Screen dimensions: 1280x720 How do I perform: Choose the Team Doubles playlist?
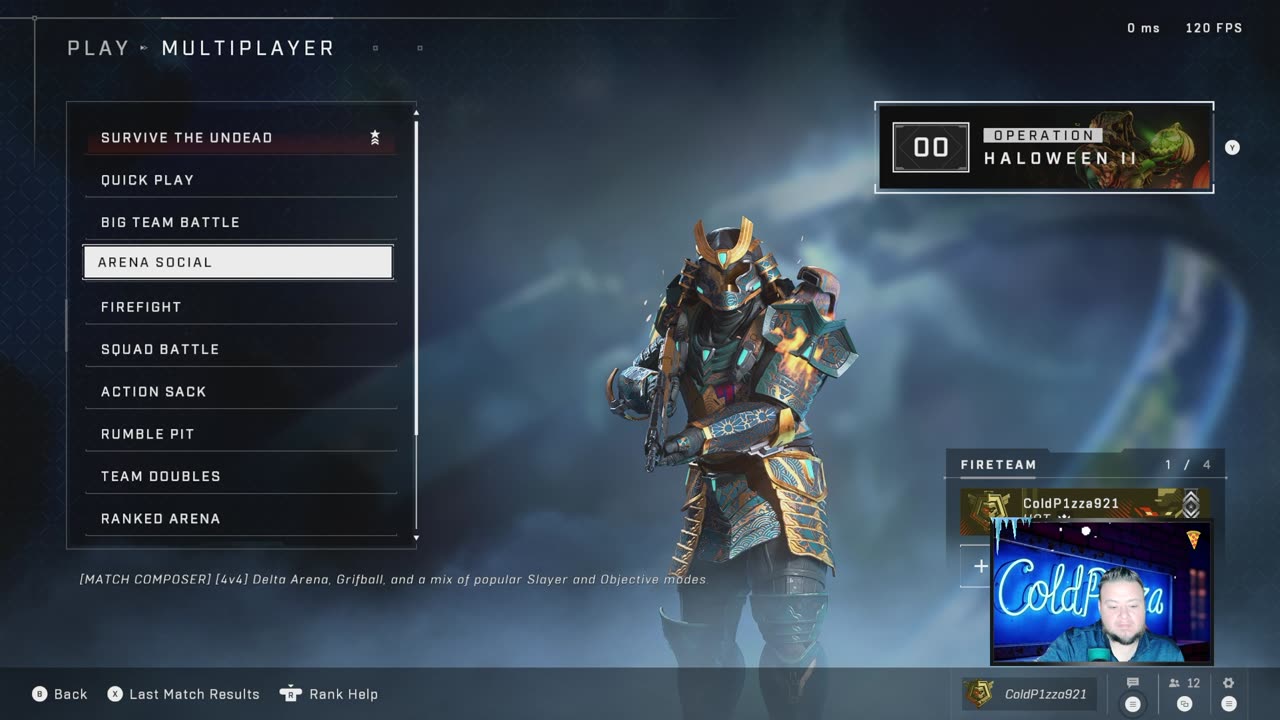pyautogui.click(x=239, y=476)
